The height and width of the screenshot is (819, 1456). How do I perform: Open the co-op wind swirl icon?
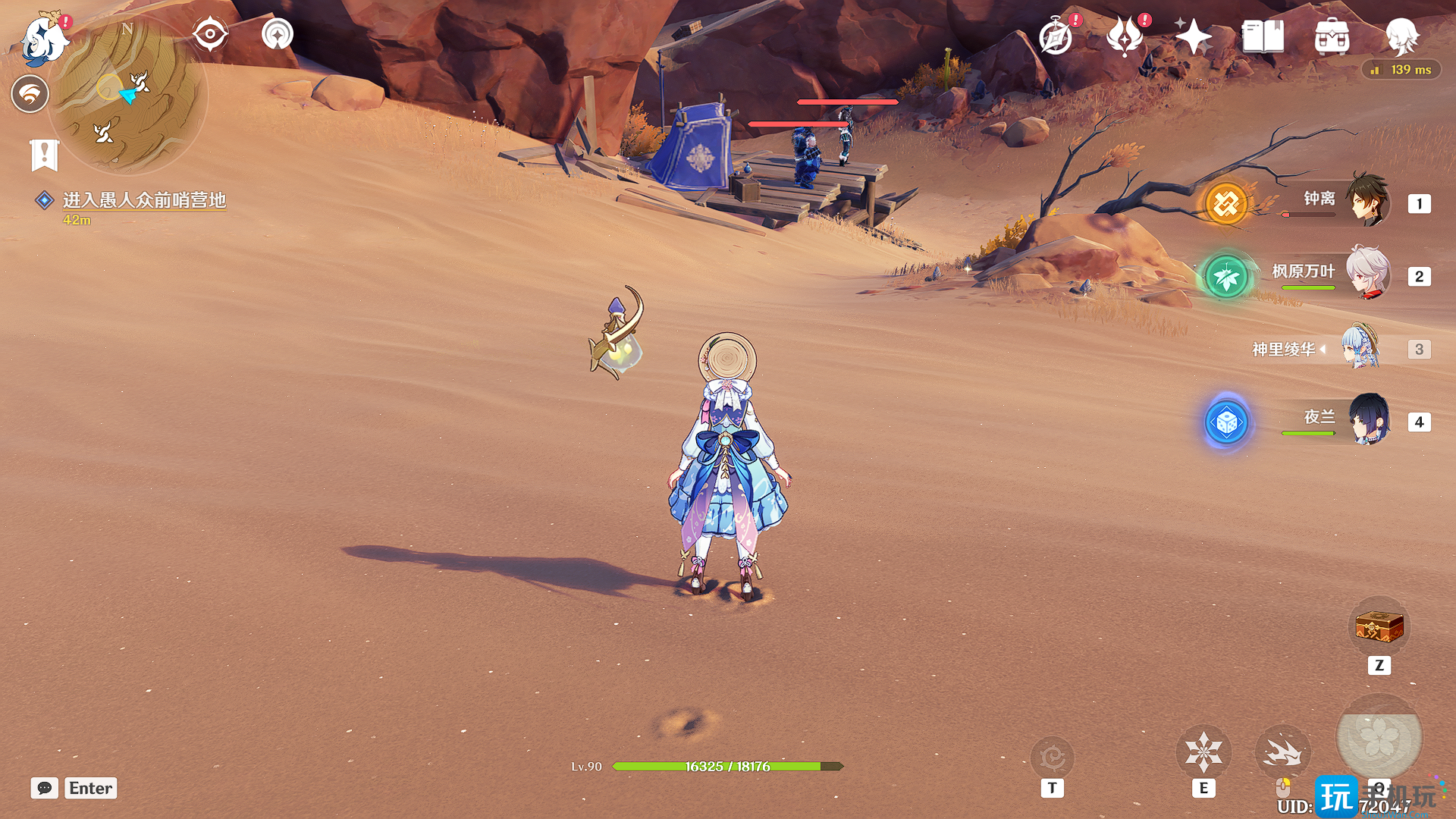click(x=30, y=94)
